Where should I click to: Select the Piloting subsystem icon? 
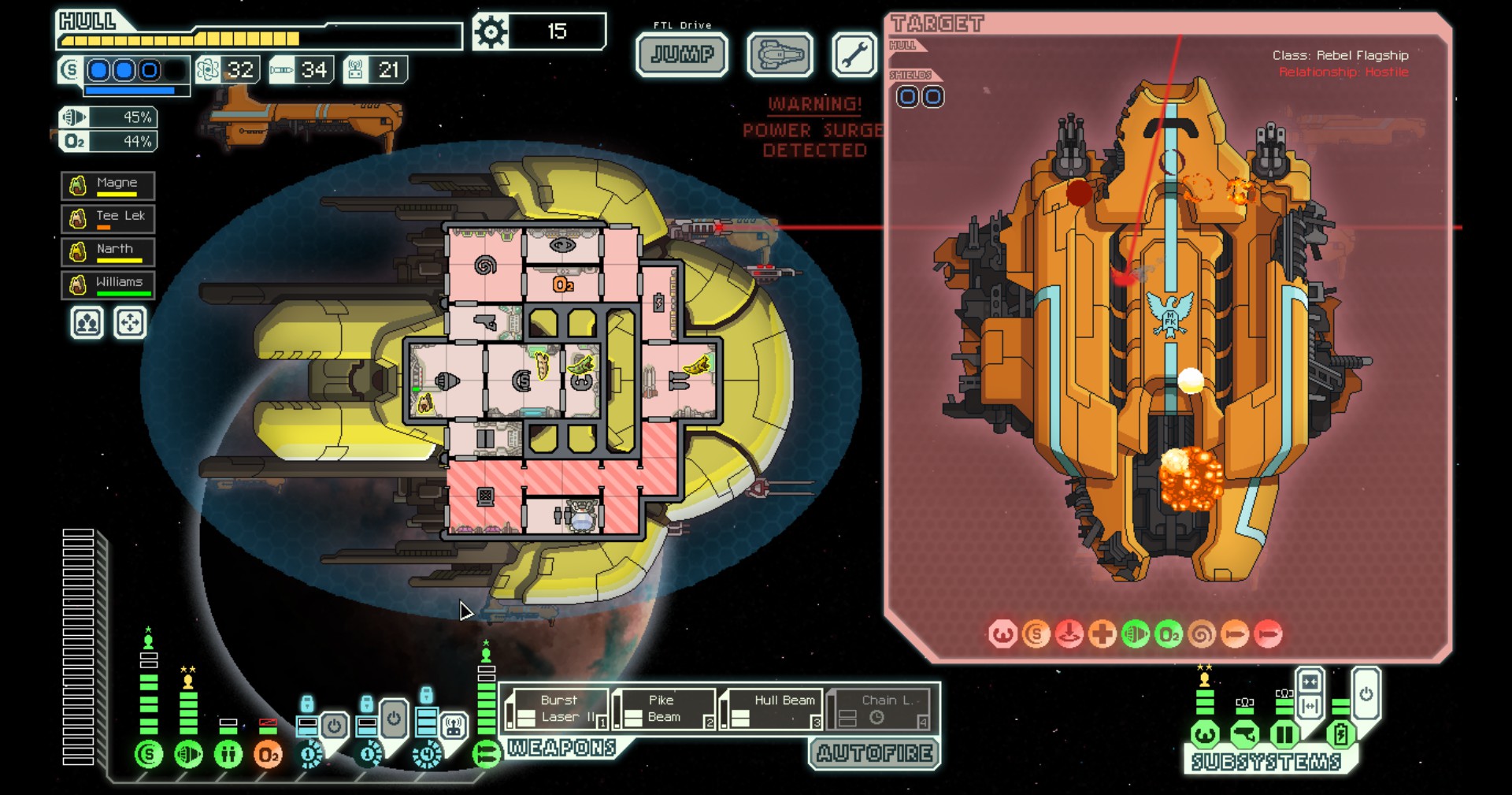click(x=1205, y=735)
